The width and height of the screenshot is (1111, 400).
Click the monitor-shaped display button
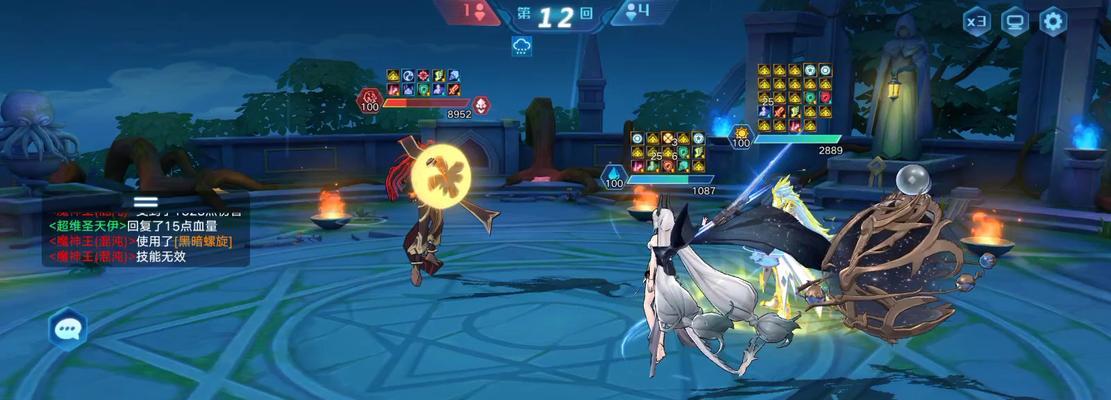pos(1015,22)
